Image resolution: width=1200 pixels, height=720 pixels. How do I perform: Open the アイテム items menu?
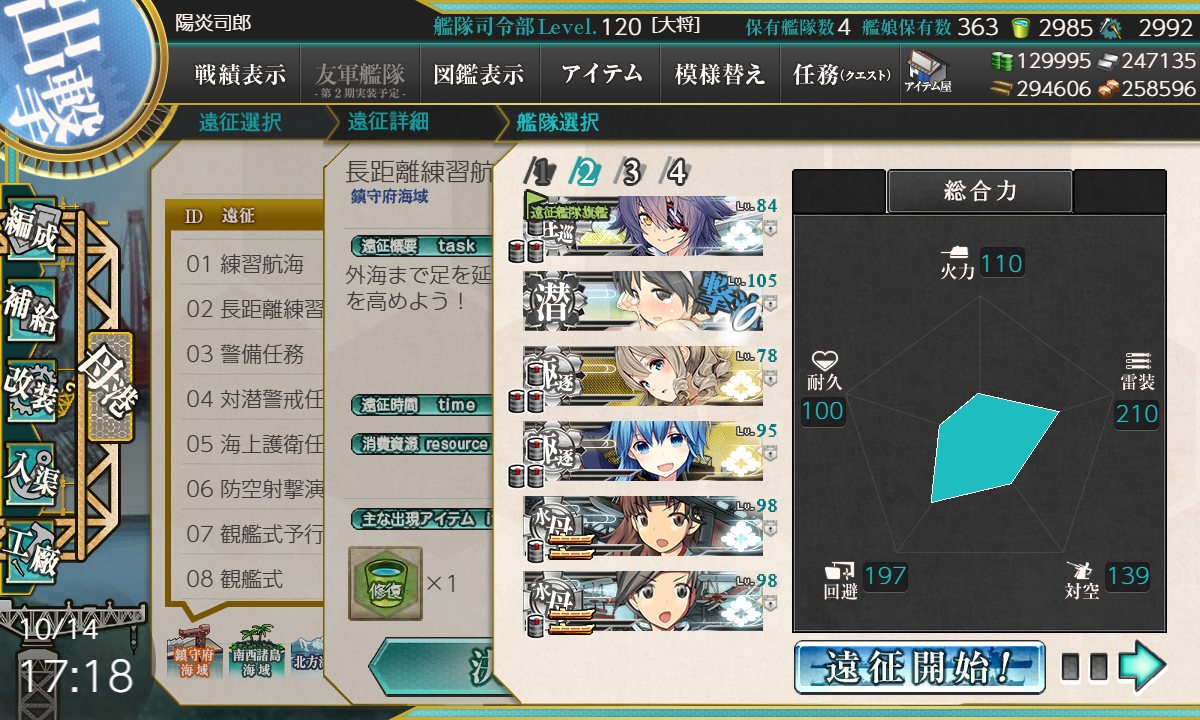[x=601, y=74]
